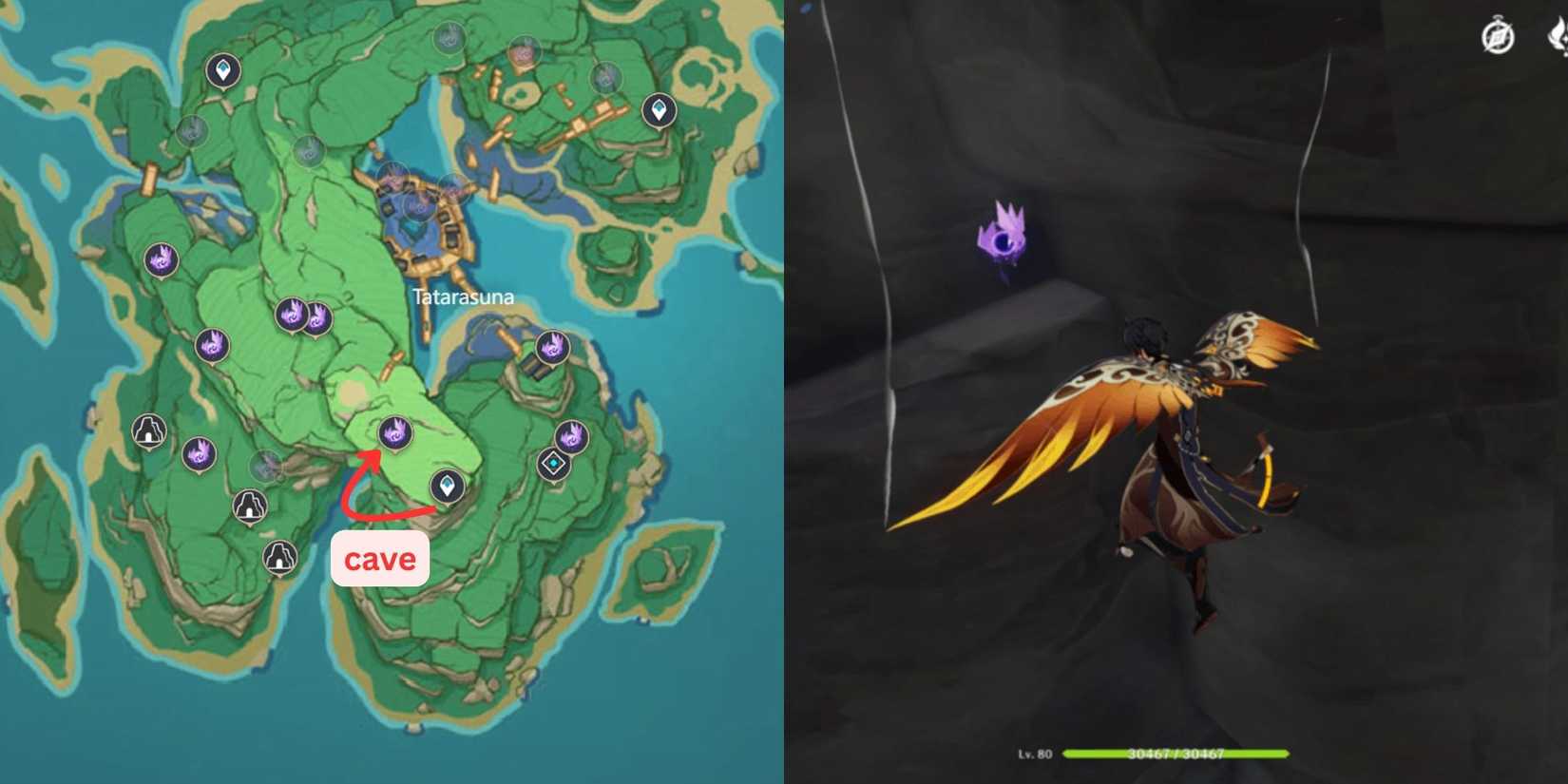Toggle the faded Electro Crystal marker as collected
This screenshot has width=1568, height=784.
264,467
